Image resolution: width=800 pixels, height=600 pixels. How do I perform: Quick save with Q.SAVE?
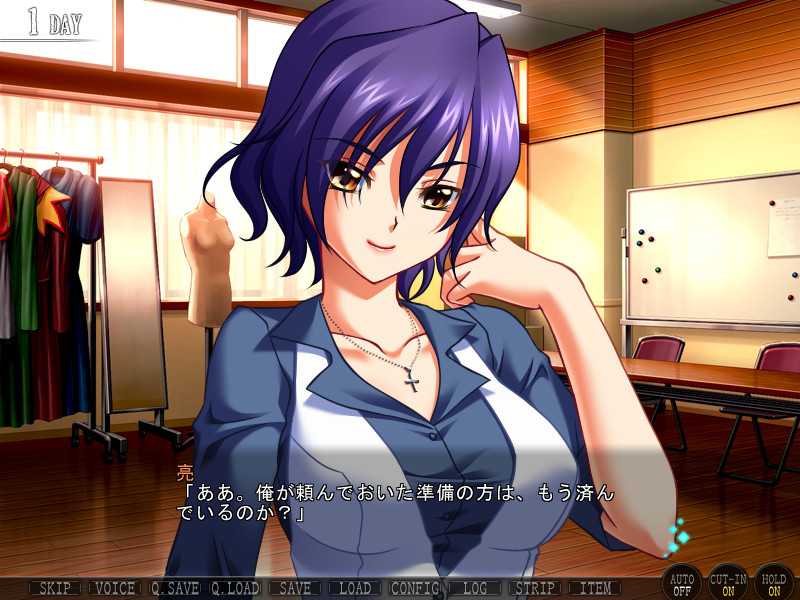point(175,588)
